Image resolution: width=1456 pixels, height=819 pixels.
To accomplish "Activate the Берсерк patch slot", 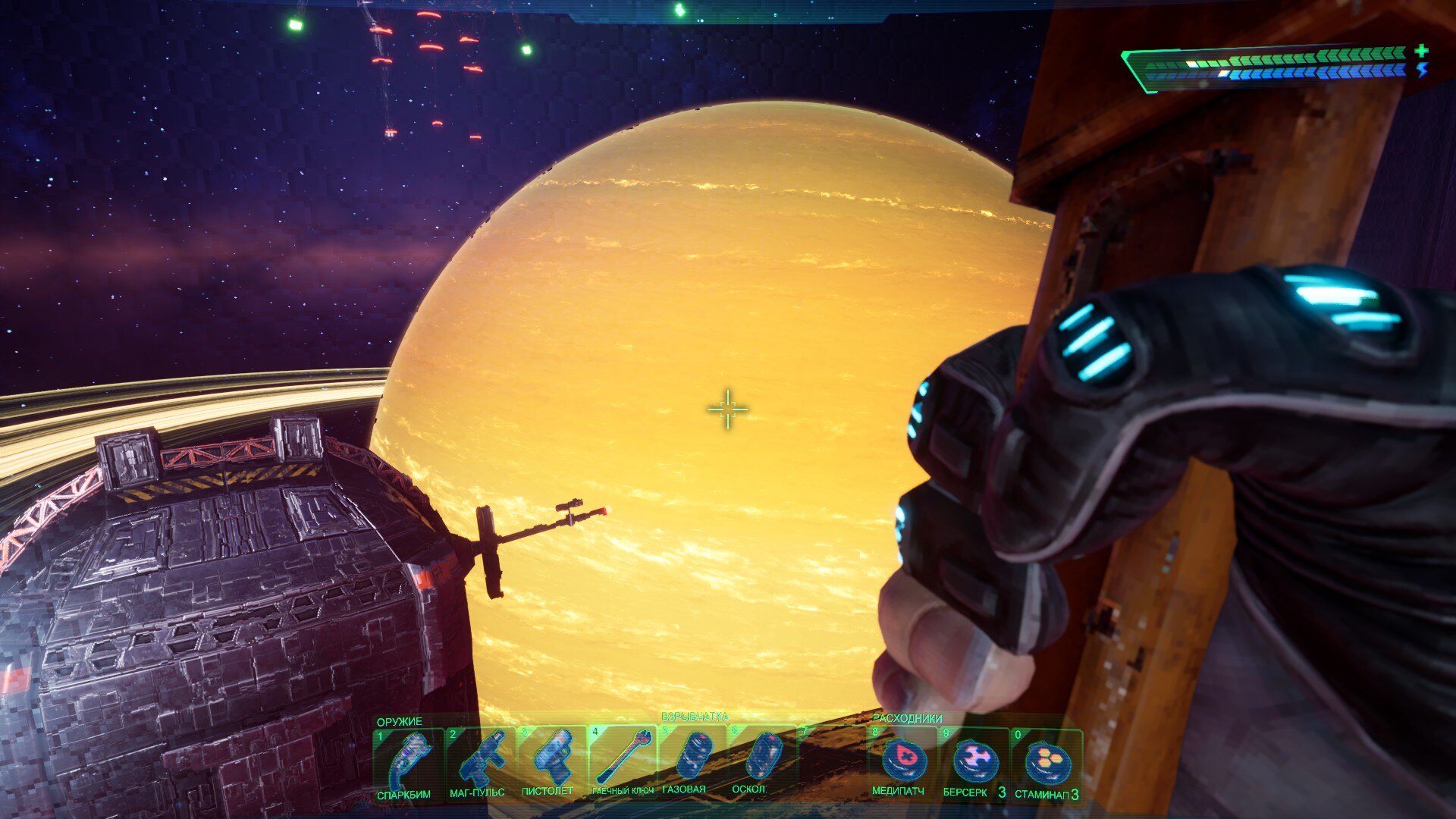I will tap(974, 762).
